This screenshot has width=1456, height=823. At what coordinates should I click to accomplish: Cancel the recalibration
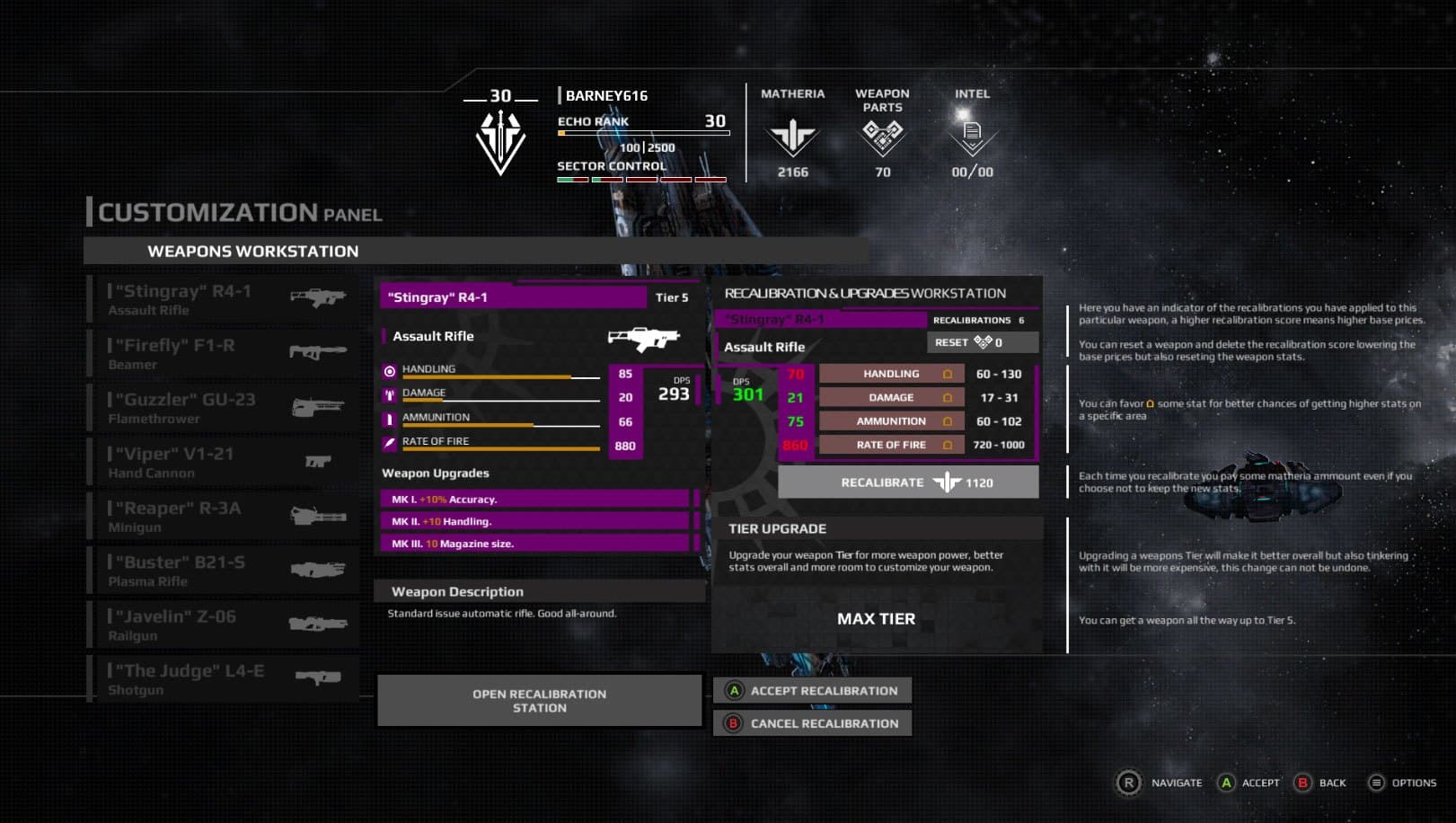[813, 723]
